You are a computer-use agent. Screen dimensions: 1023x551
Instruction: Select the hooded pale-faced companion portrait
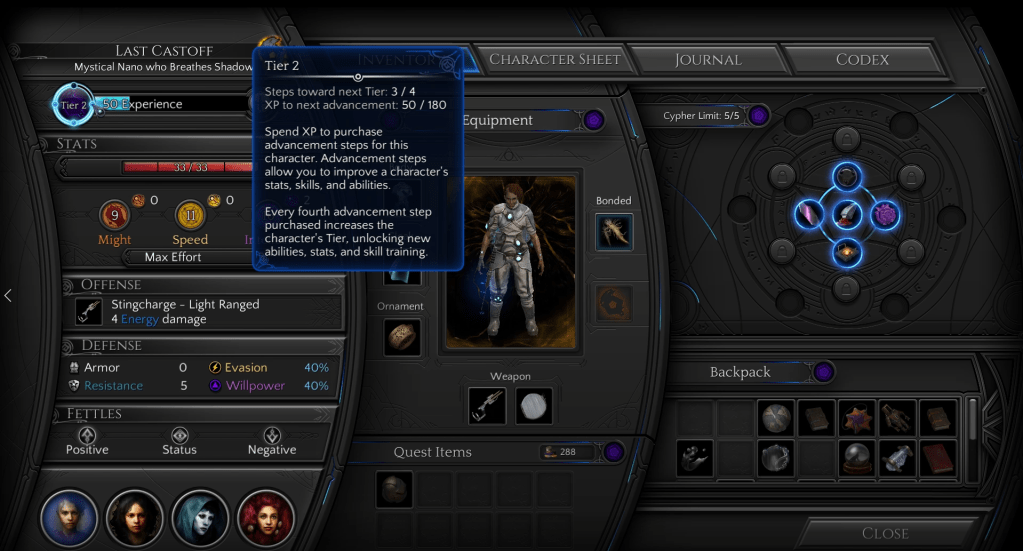click(201, 518)
